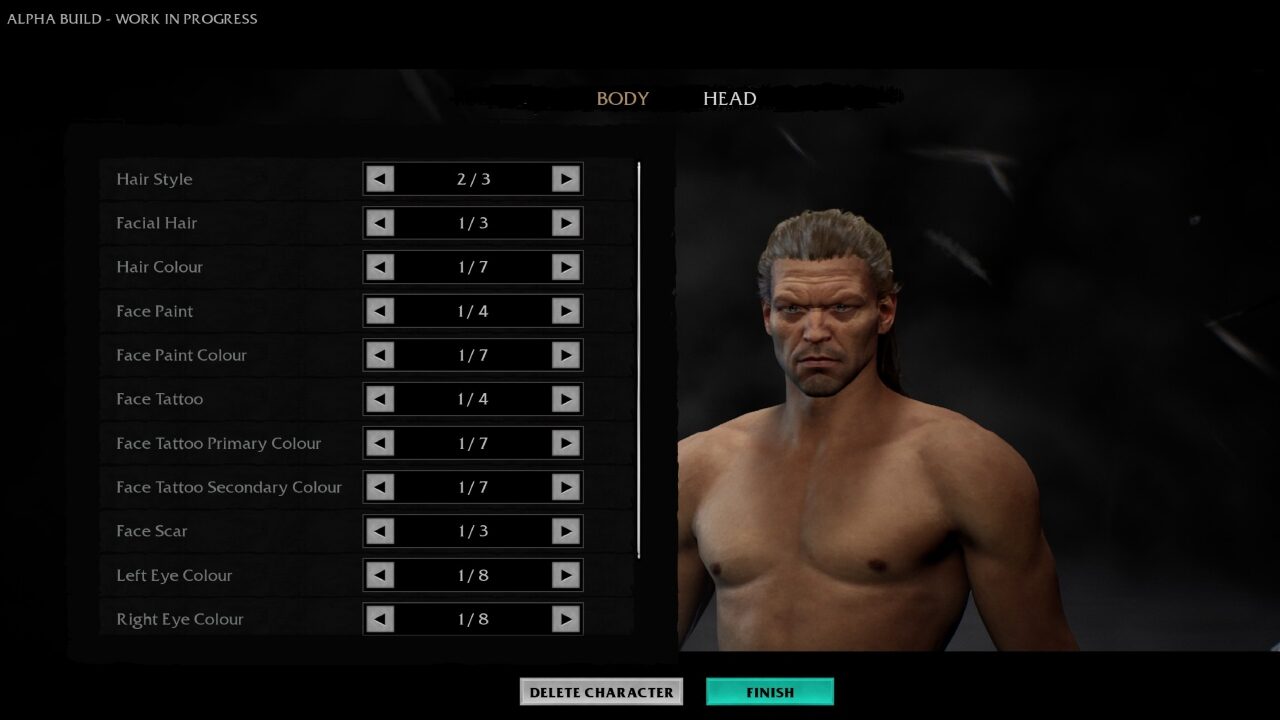This screenshot has height=720, width=1280.
Task: Select previous Hair Style with left arrow
Action: (380, 179)
